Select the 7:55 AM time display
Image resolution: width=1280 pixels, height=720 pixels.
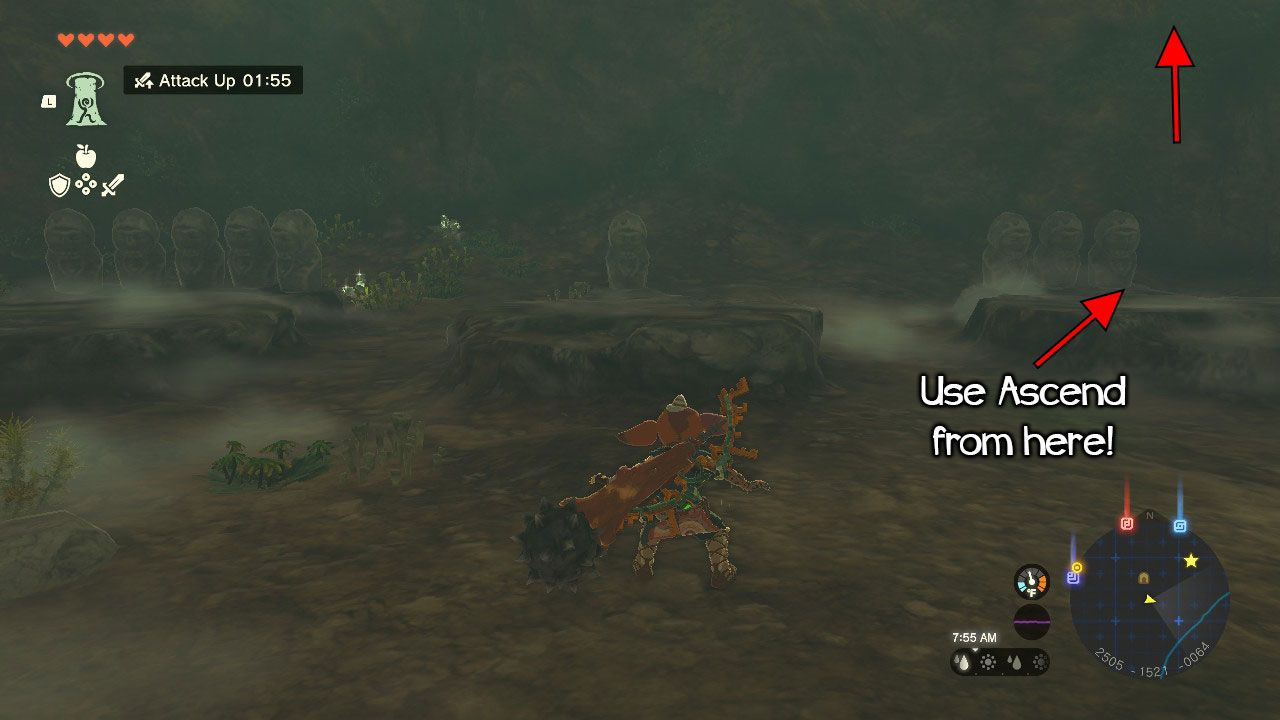974,637
